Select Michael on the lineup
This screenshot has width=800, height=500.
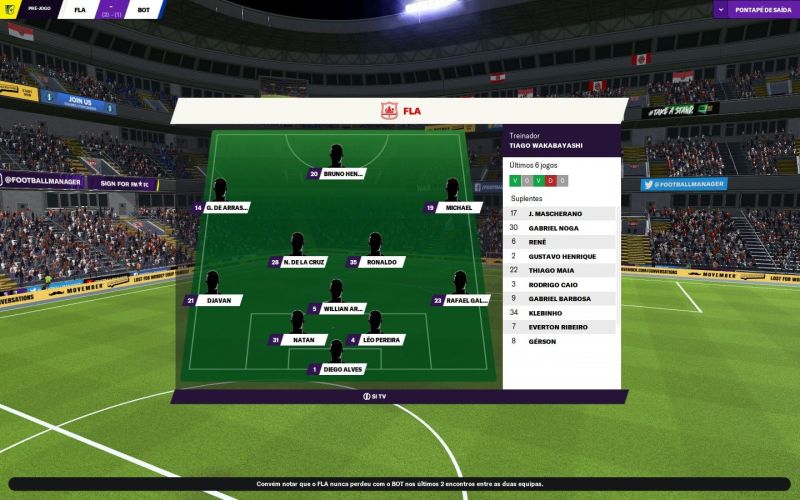click(x=458, y=208)
